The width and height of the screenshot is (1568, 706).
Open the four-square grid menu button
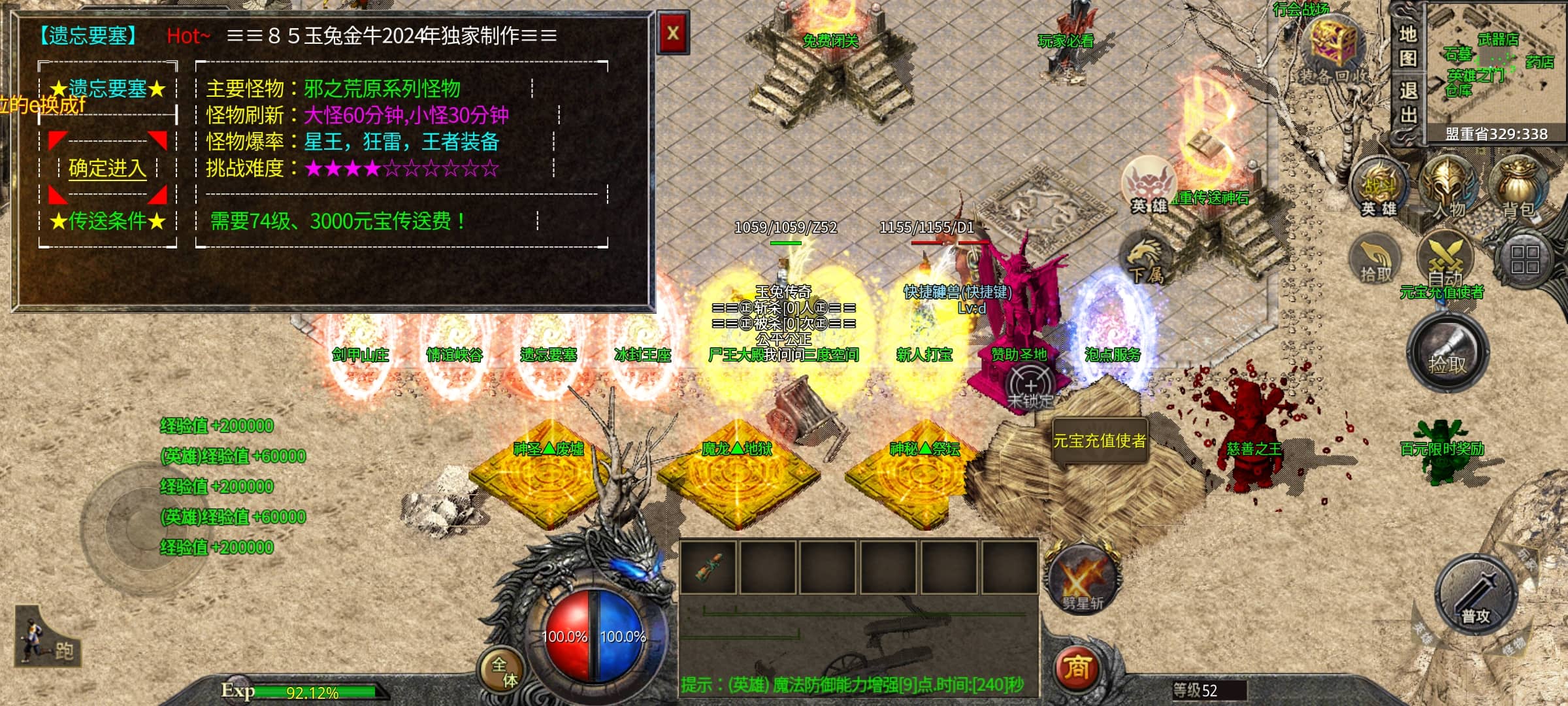(x=1524, y=260)
